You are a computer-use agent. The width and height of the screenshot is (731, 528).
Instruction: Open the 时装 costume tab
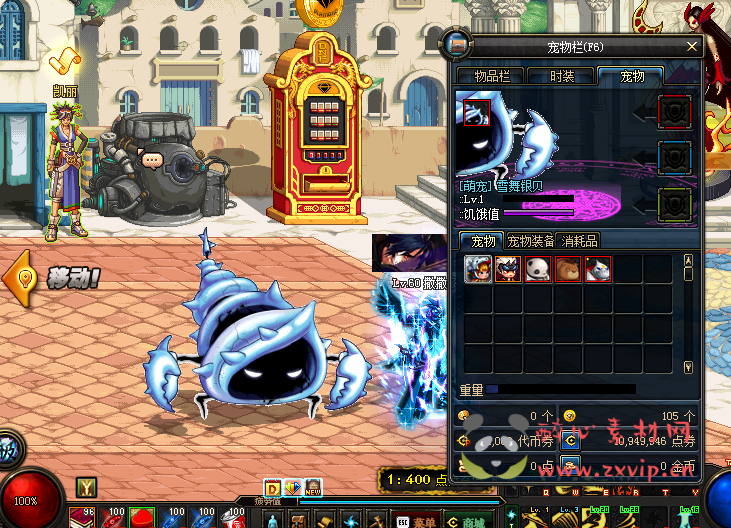(x=562, y=76)
